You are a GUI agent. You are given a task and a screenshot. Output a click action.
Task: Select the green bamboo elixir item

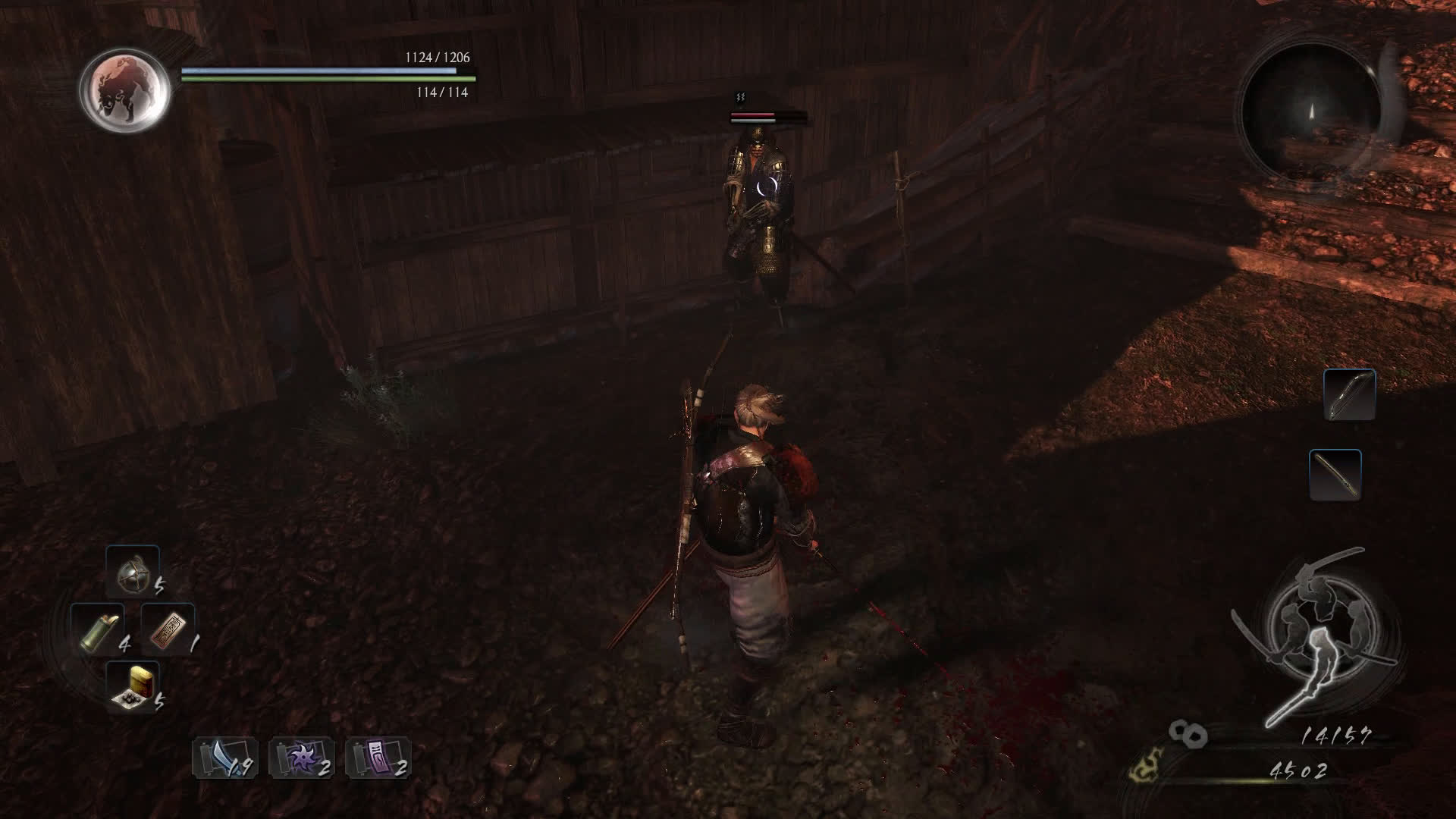point(97,629)
